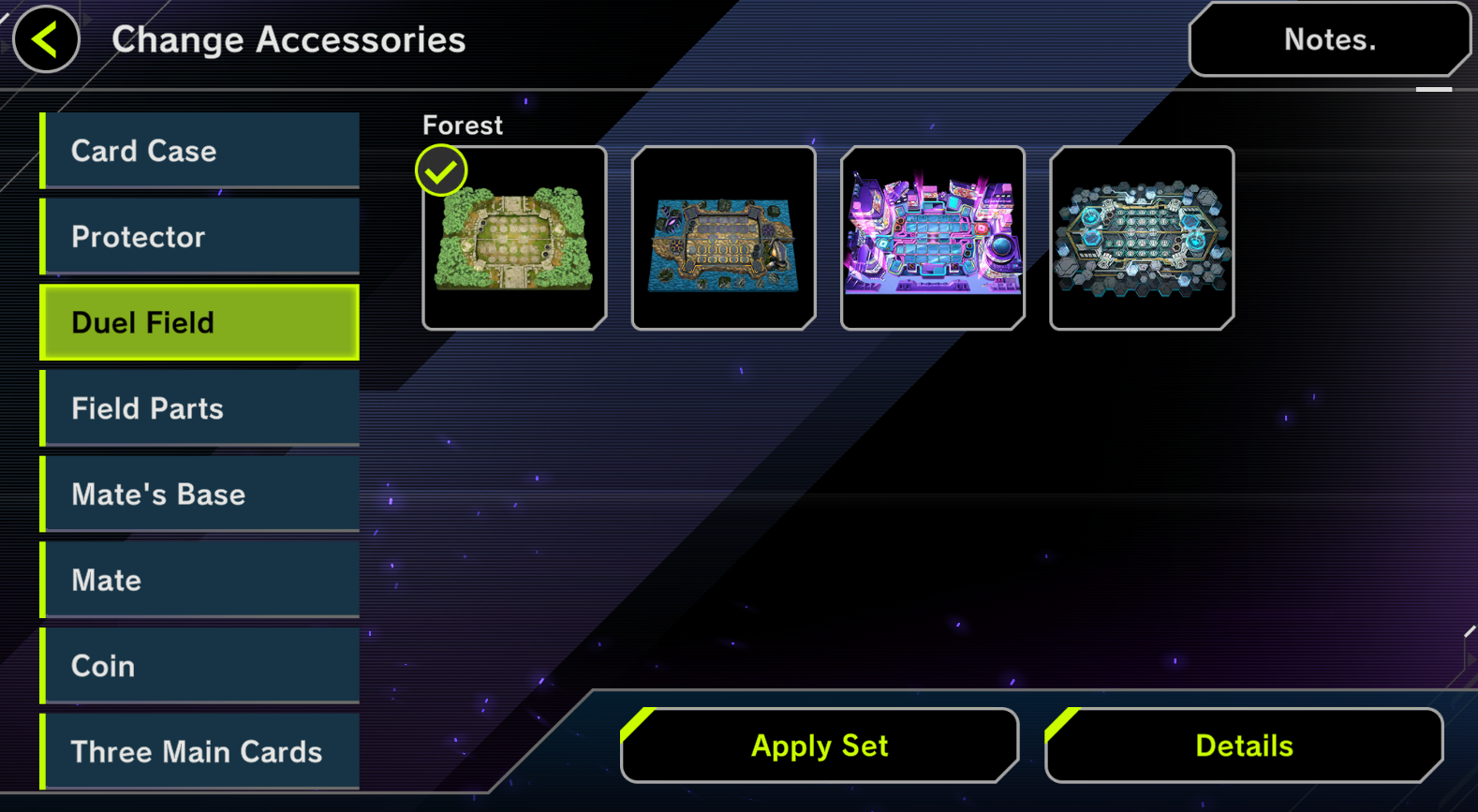Select the Coin category
Viewport: 1478px width, 812px height.
click(x=200, y=666)
